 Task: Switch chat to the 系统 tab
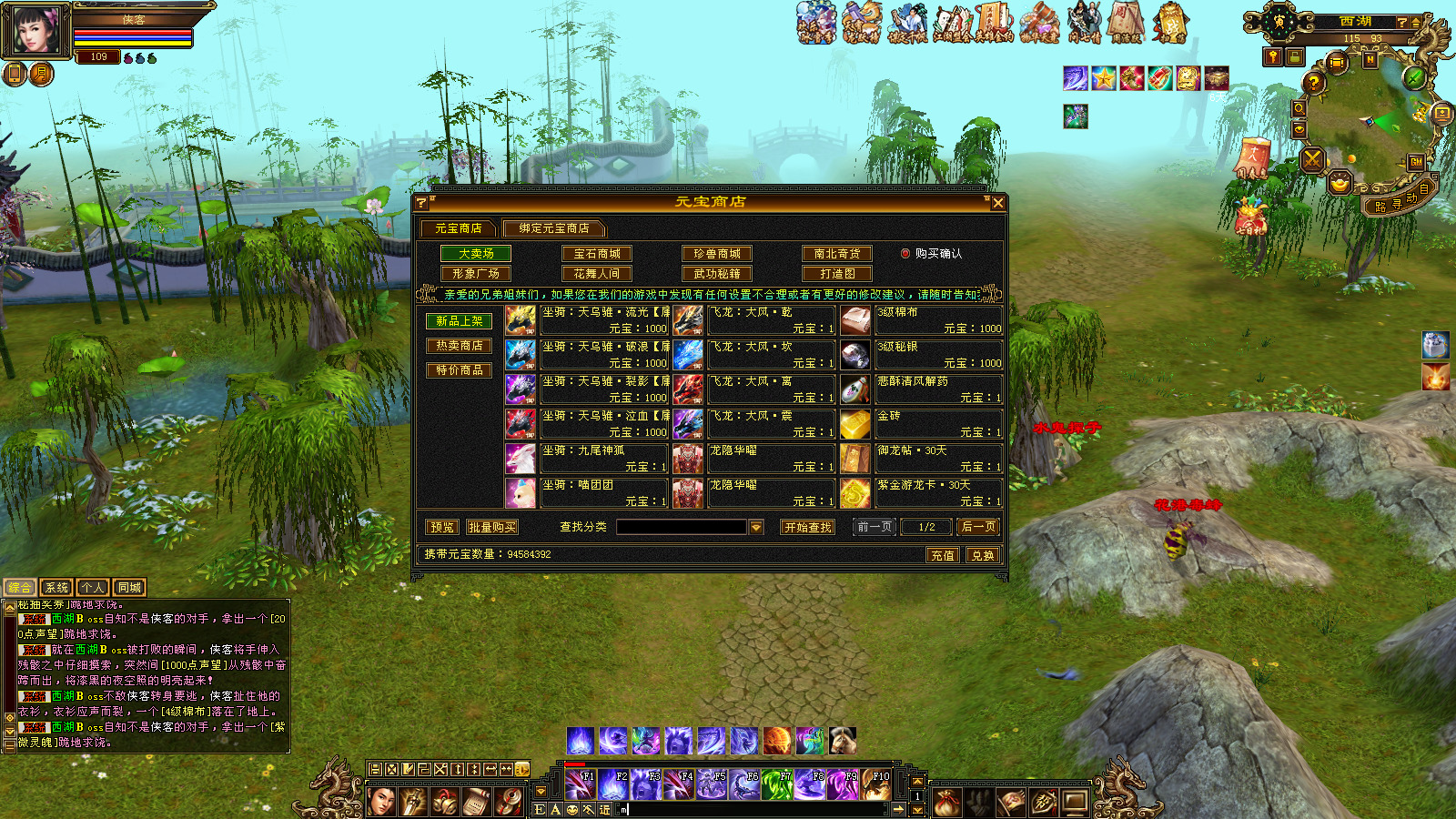(56, 588)
